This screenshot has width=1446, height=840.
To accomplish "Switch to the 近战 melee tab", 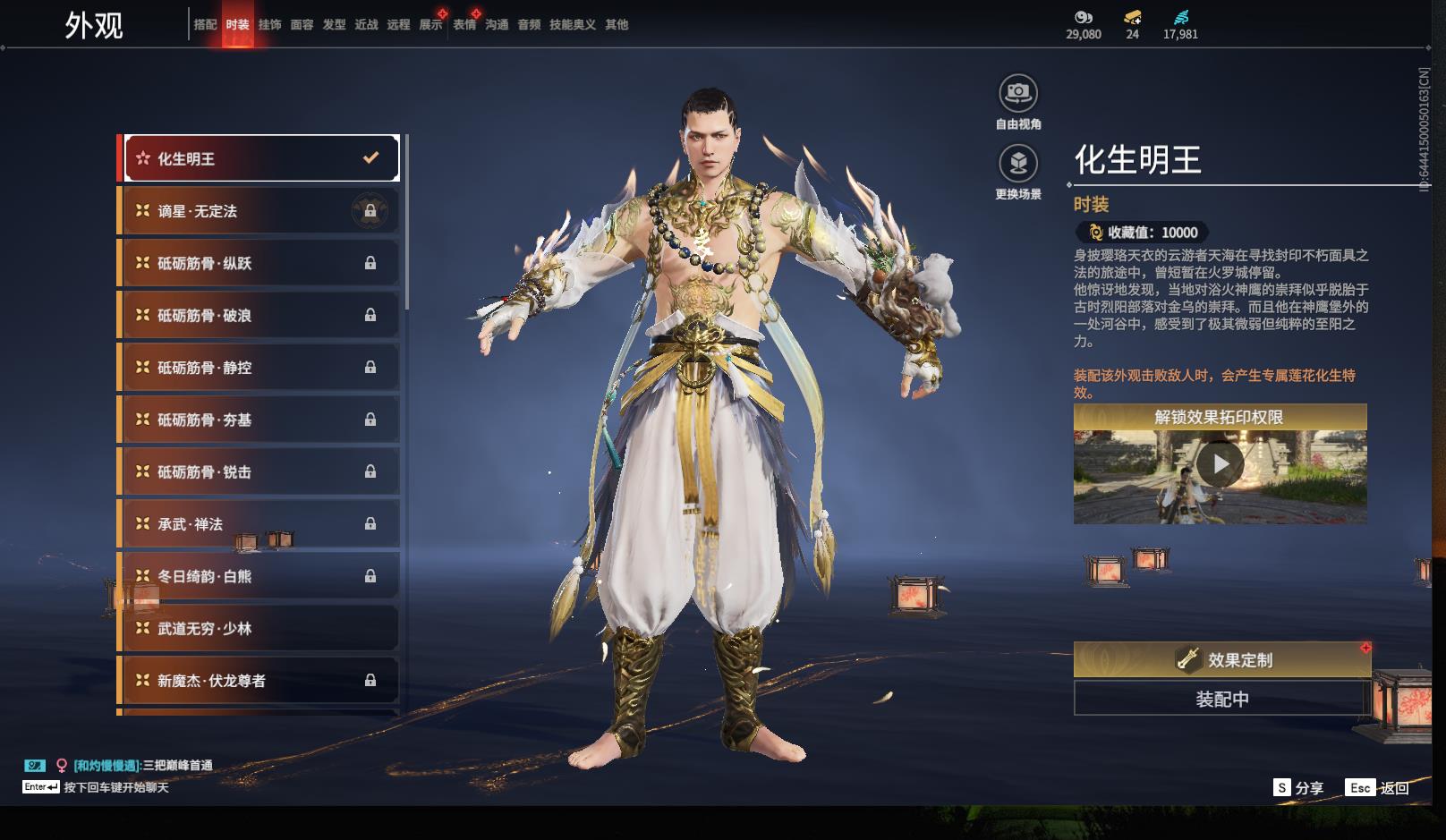I will point(366,25).
